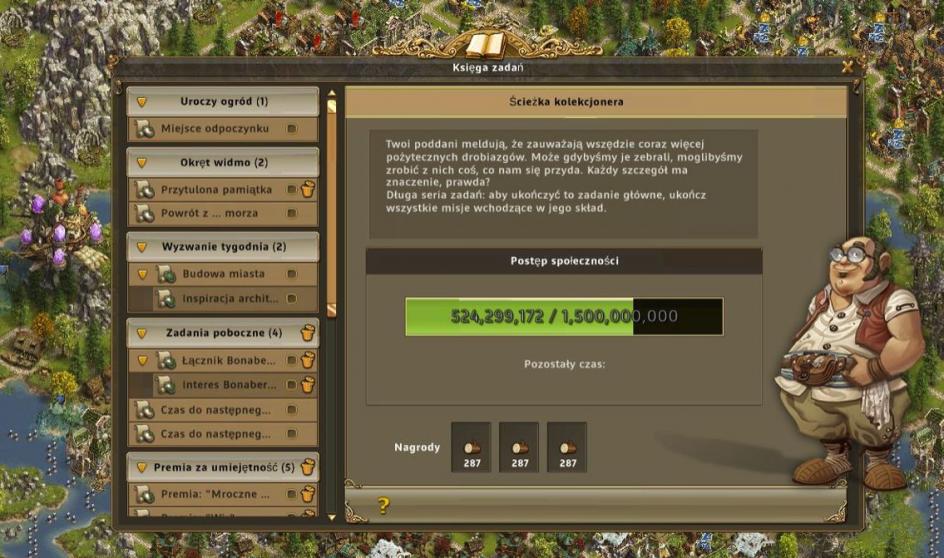Click trash icon beside Interes Bonabe... quest
This screenshot has width=944, height=558.
point(308,384)
